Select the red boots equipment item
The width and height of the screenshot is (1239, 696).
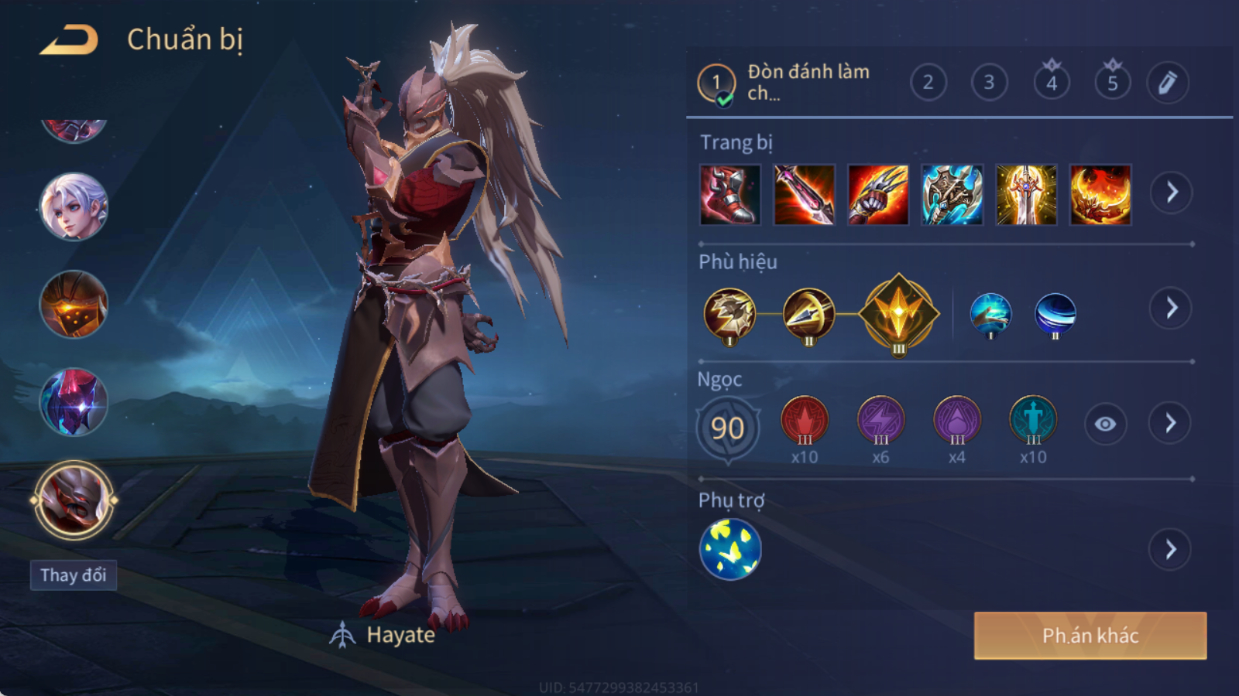point(730,194)
